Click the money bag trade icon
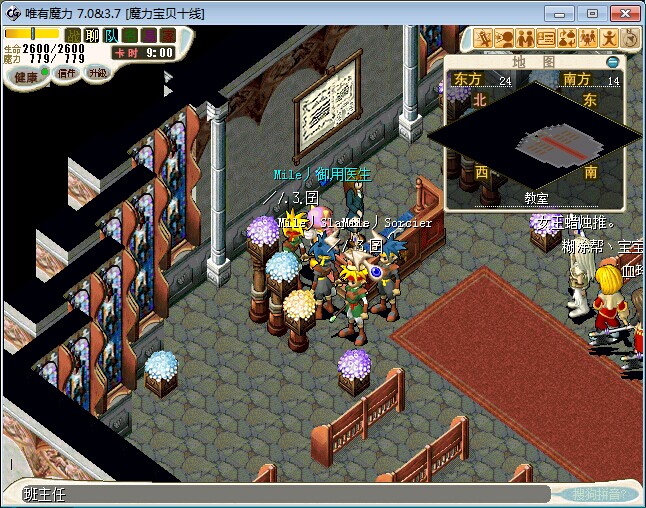The width and height of the screenshot is (646, 508). [568, 38]
